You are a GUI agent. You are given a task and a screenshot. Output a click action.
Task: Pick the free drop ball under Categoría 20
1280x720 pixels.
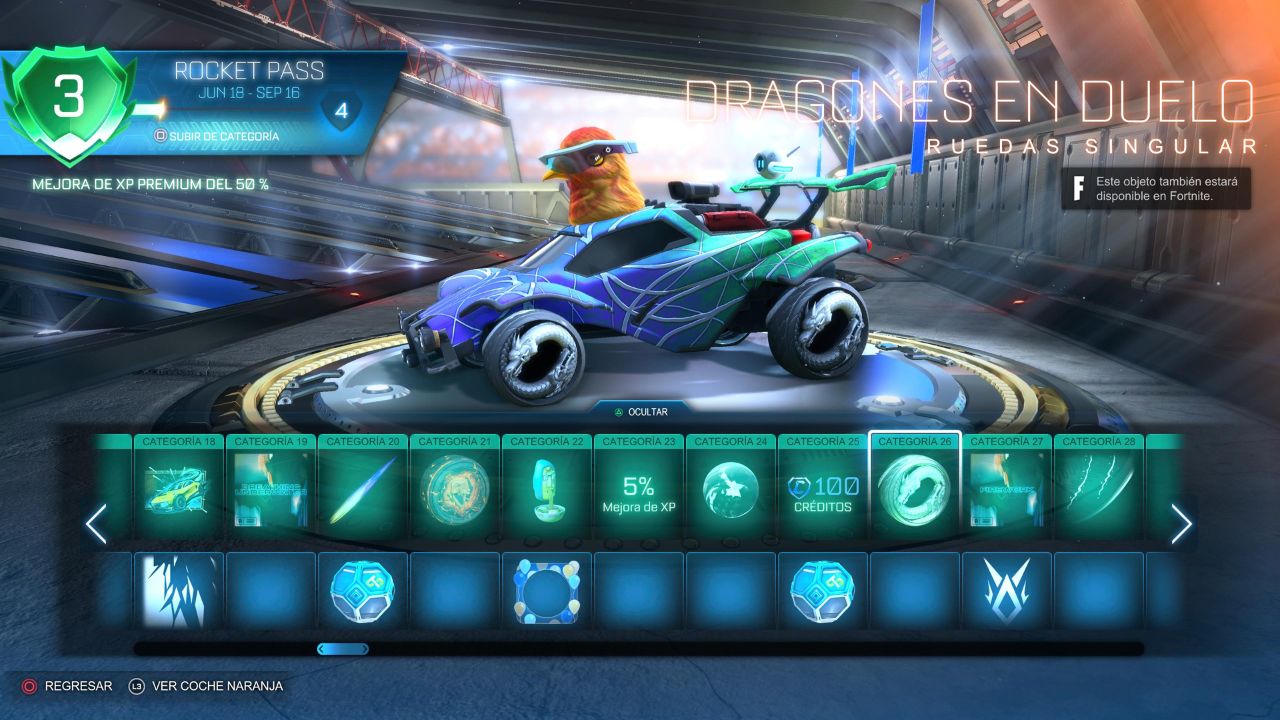coord(362,591)
